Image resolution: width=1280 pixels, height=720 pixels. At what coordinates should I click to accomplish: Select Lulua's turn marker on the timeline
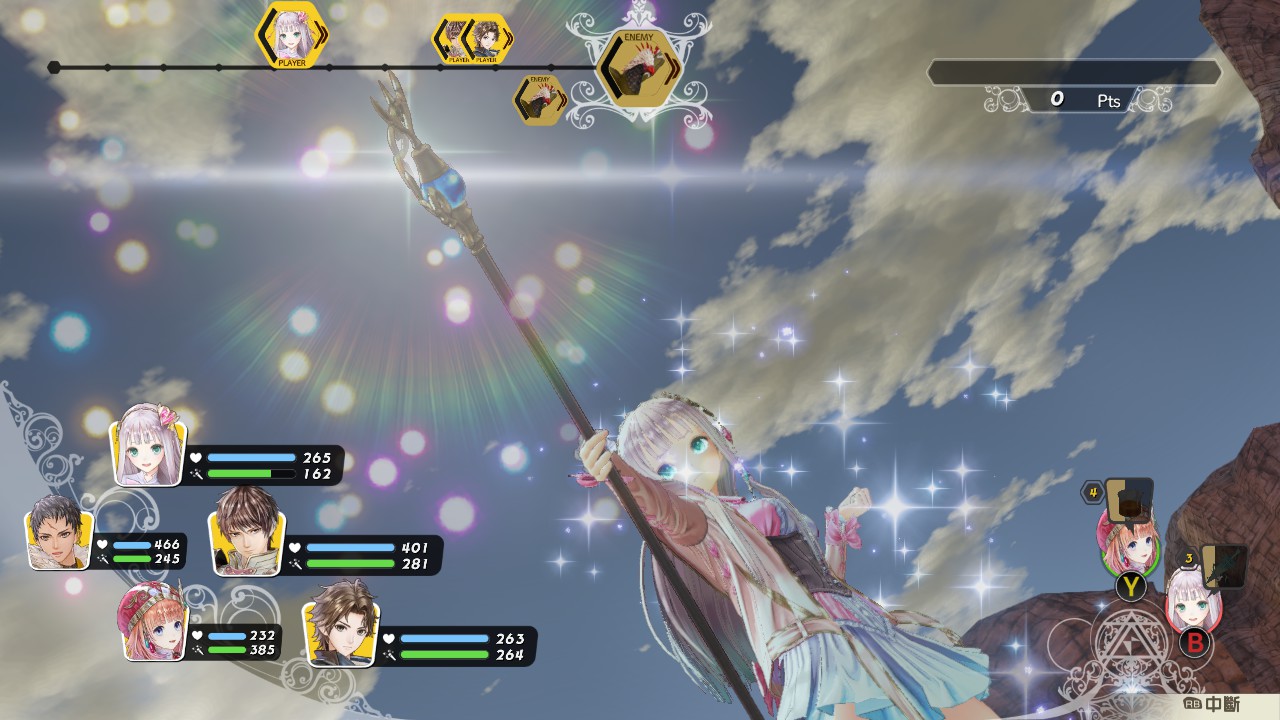(x=292, y=35)
